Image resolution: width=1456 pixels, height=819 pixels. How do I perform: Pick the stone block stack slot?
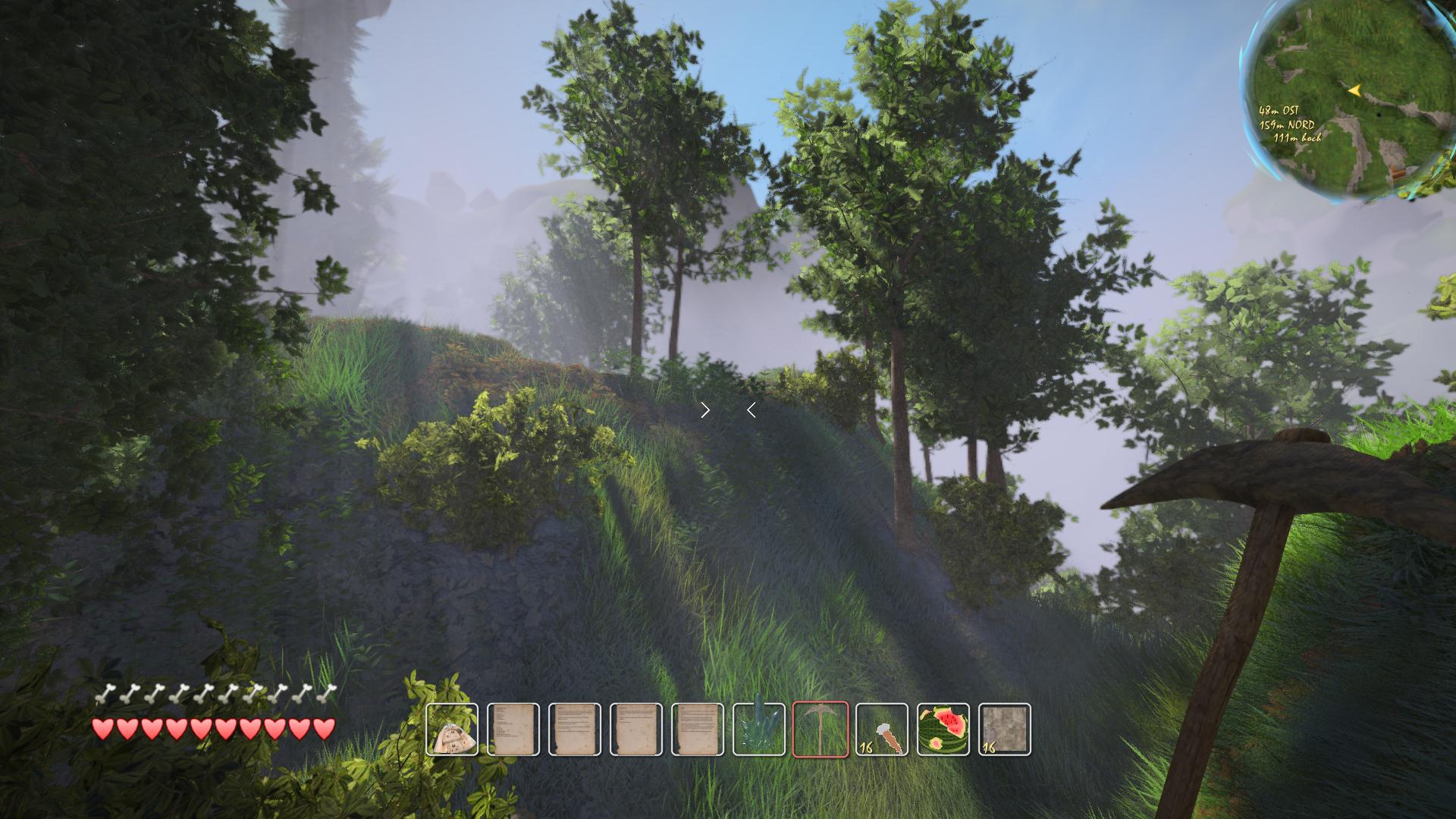point(1005,730)
